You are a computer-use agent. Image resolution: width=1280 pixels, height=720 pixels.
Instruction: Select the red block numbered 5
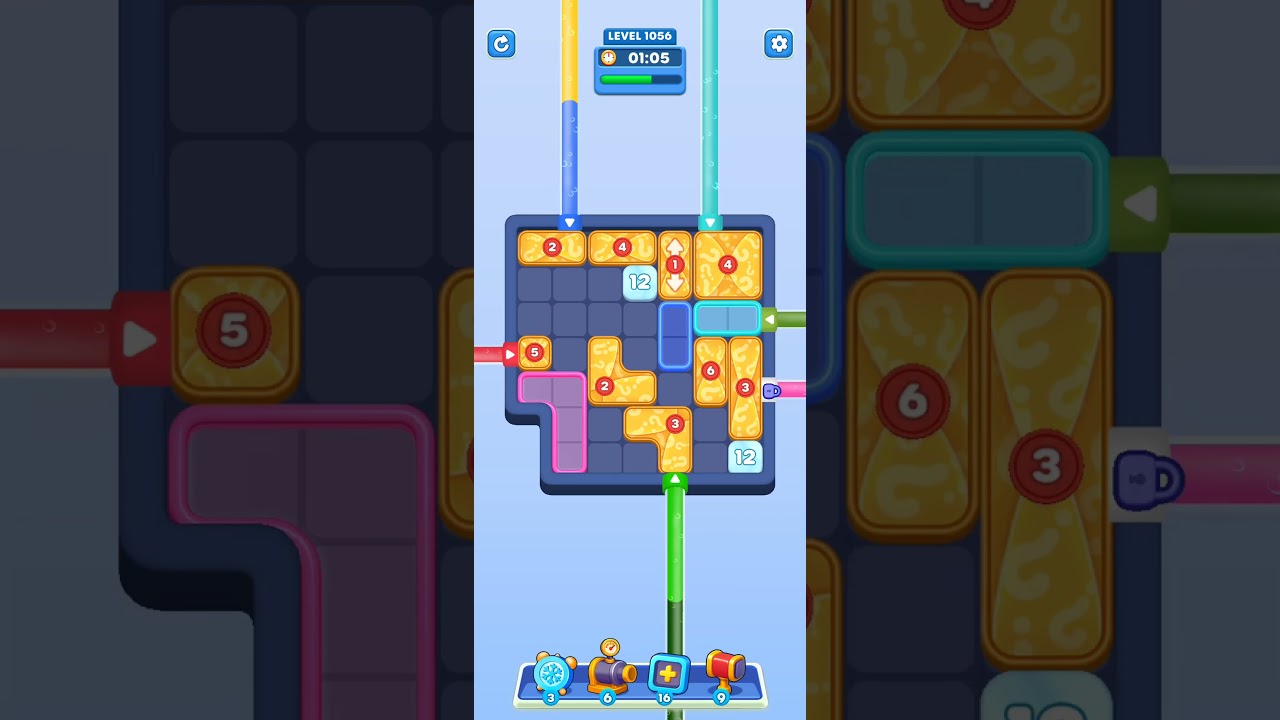[x=534, y=353]
